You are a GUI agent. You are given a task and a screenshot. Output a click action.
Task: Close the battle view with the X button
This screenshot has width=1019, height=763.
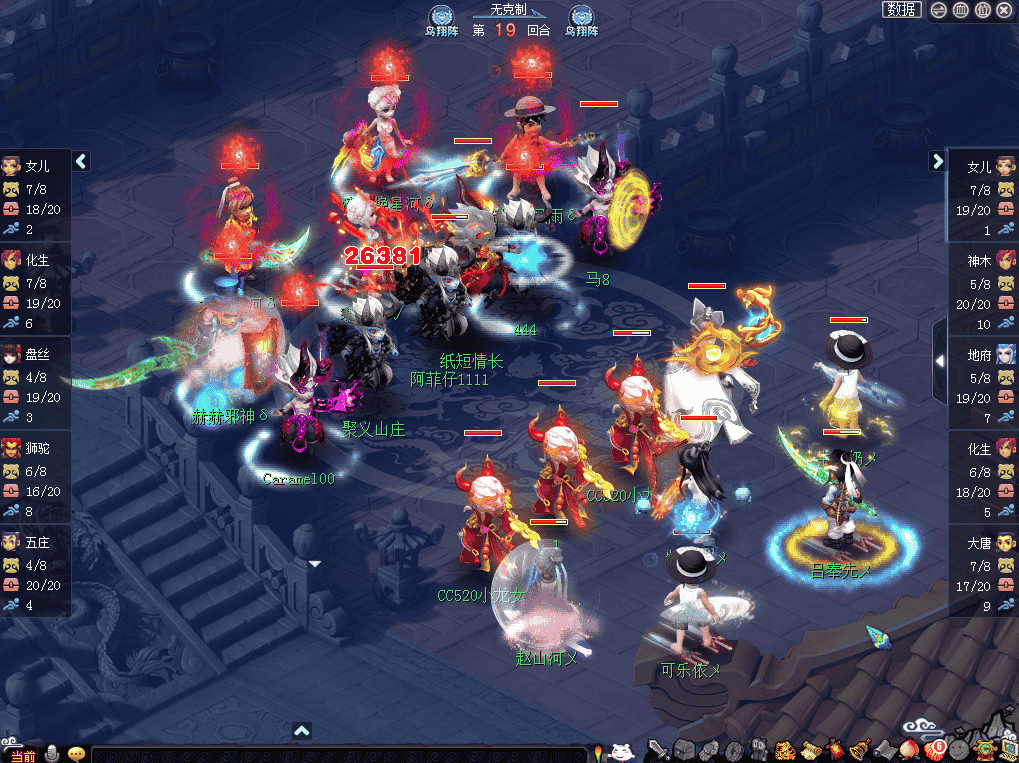coord(1004,10)
